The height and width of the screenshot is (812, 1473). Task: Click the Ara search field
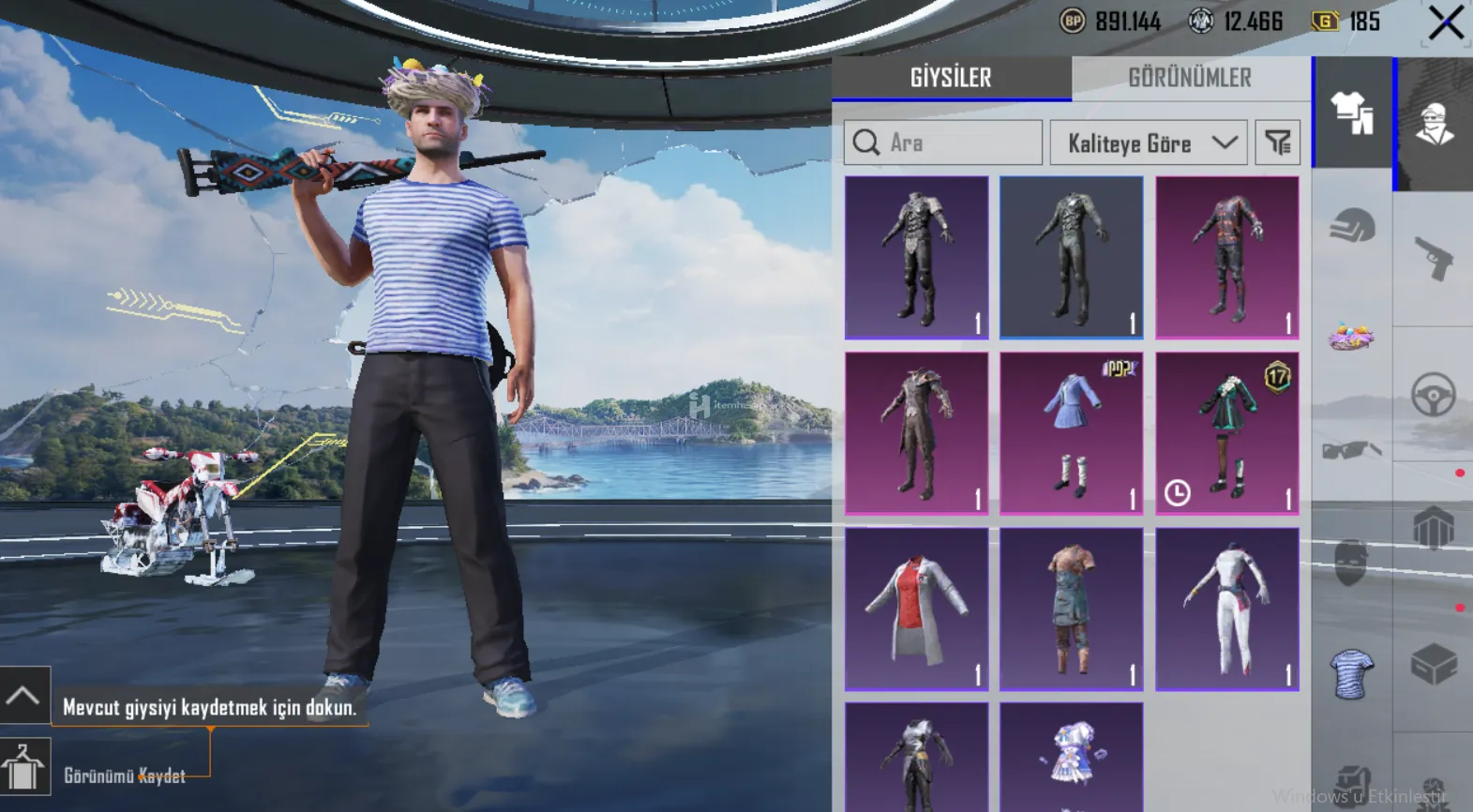point(942,143)
